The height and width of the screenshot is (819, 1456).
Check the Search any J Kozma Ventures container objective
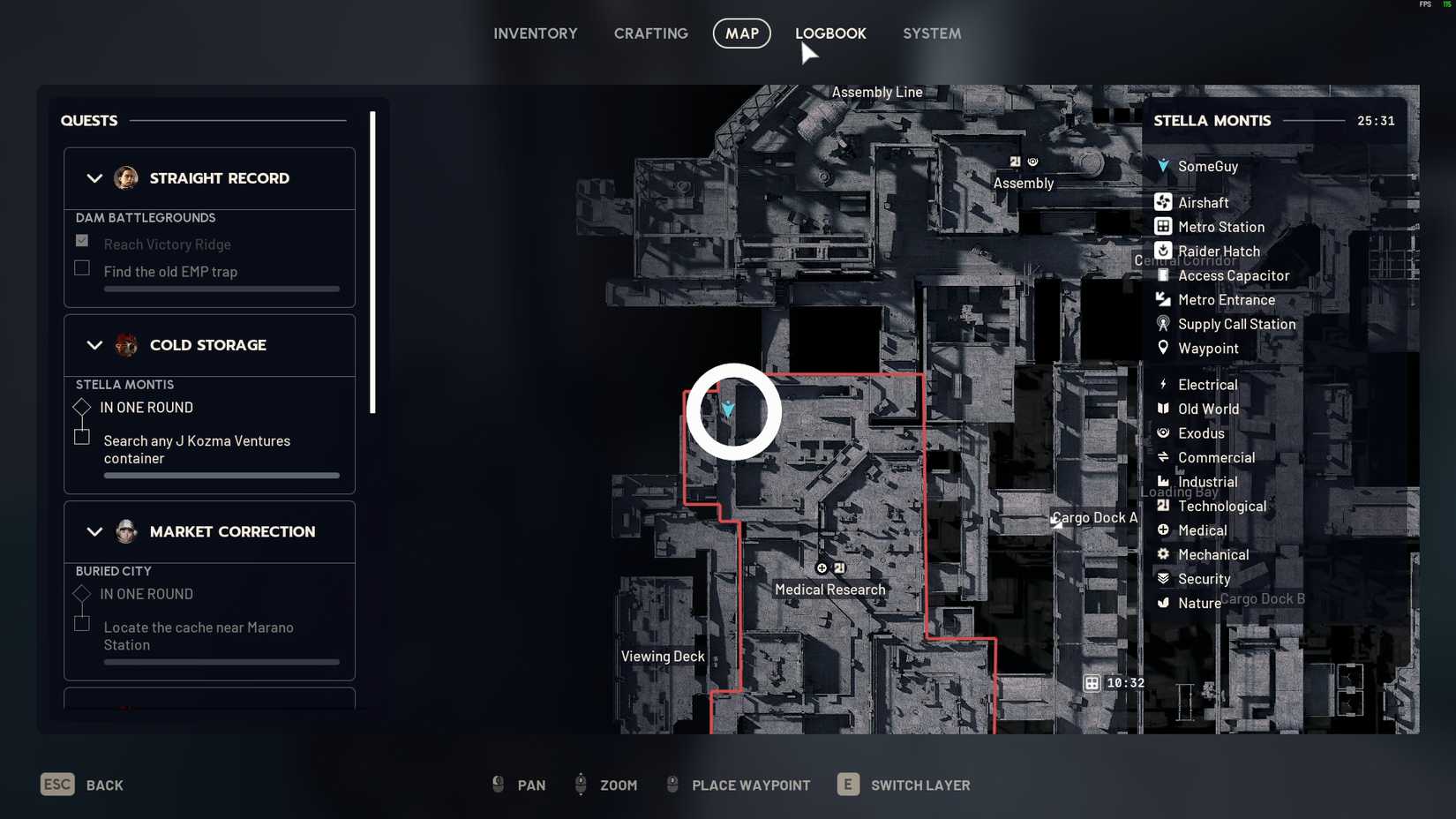(81, 436)
